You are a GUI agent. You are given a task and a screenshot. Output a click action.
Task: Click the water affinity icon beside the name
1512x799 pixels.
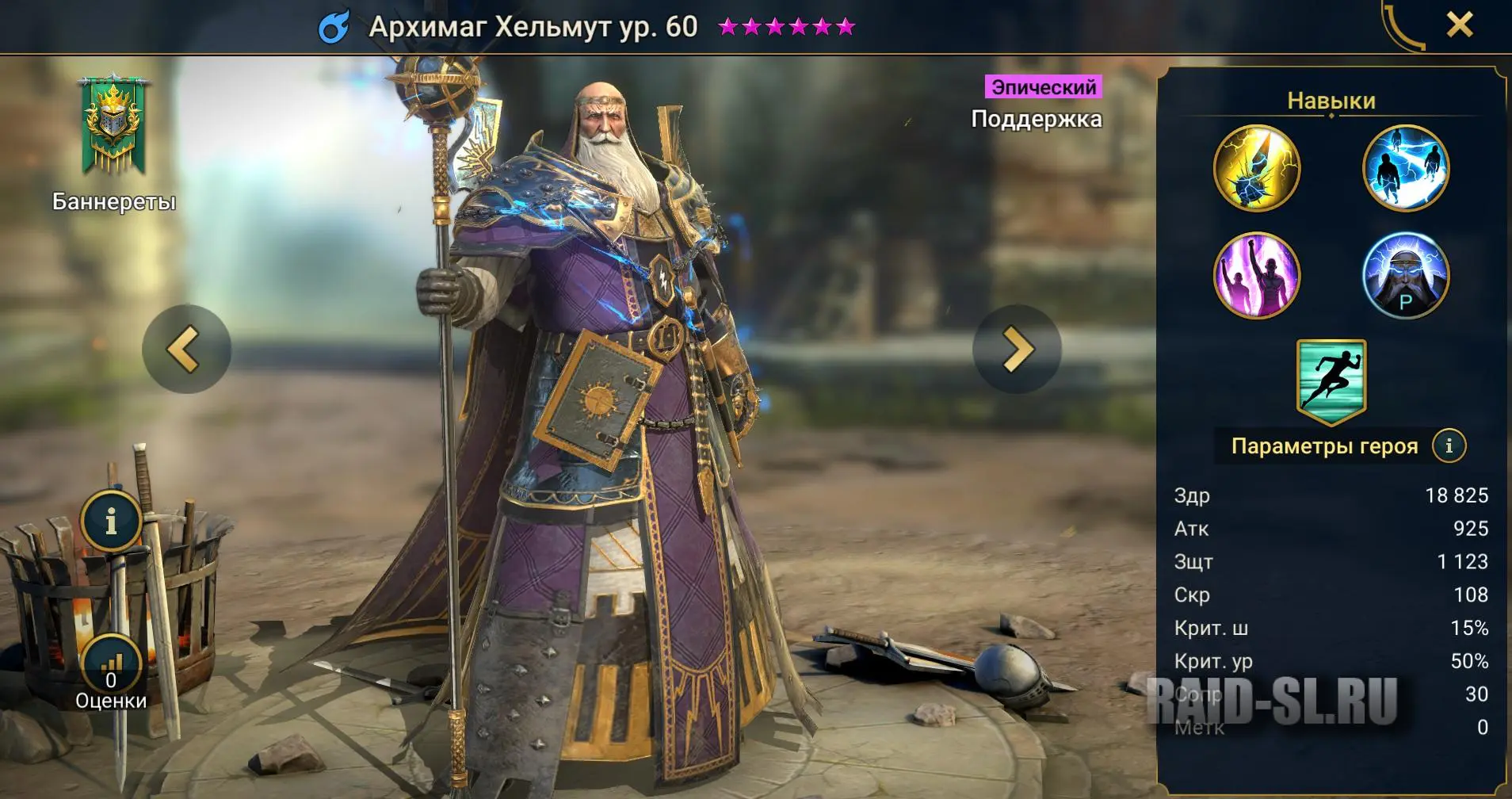(x=334, y=28)
